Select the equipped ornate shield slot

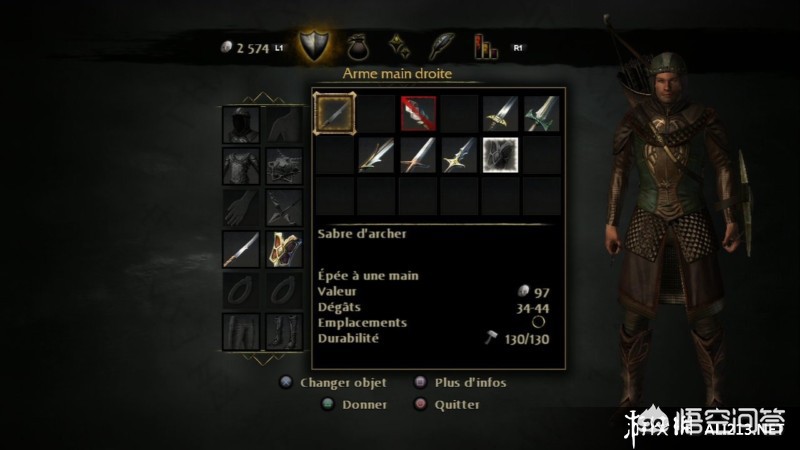coord(283,248)
